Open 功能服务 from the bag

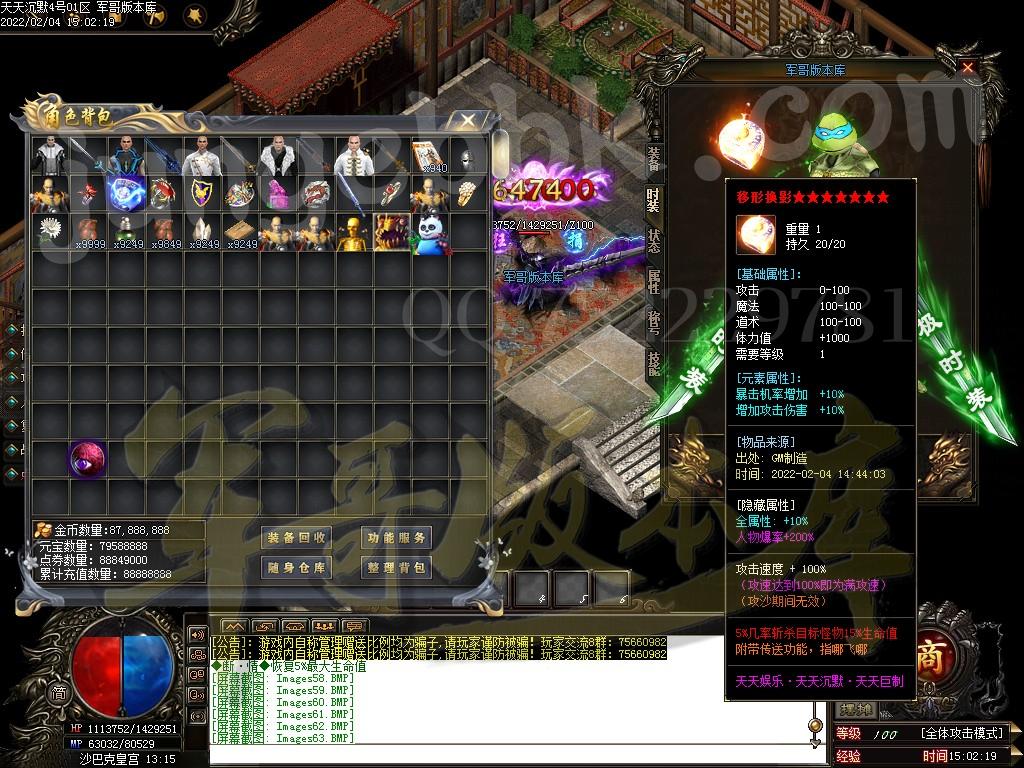coord(395,538)
